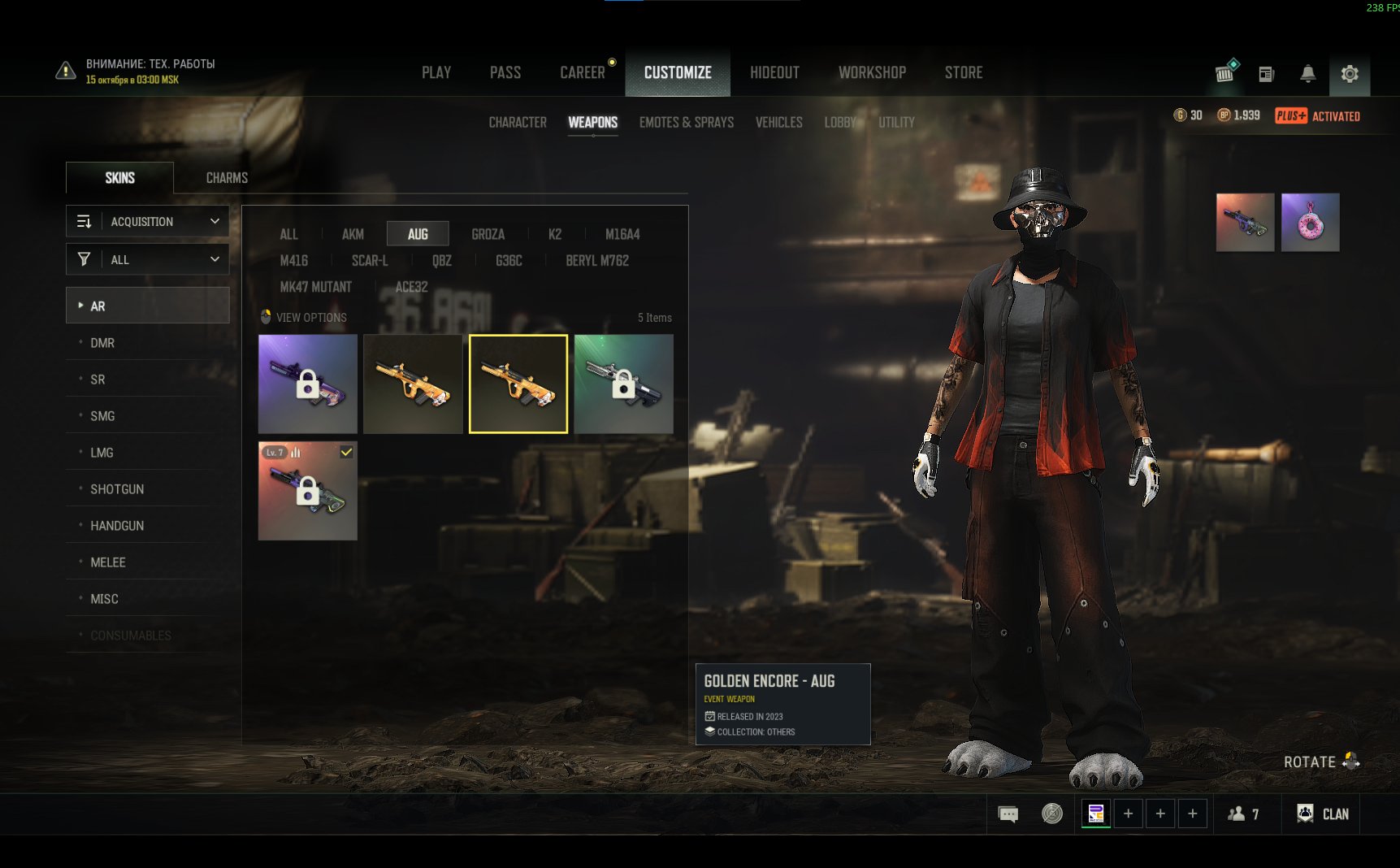
Task: Open the notifications bell
Action: pyautogui.click(x=1307, y=74)
